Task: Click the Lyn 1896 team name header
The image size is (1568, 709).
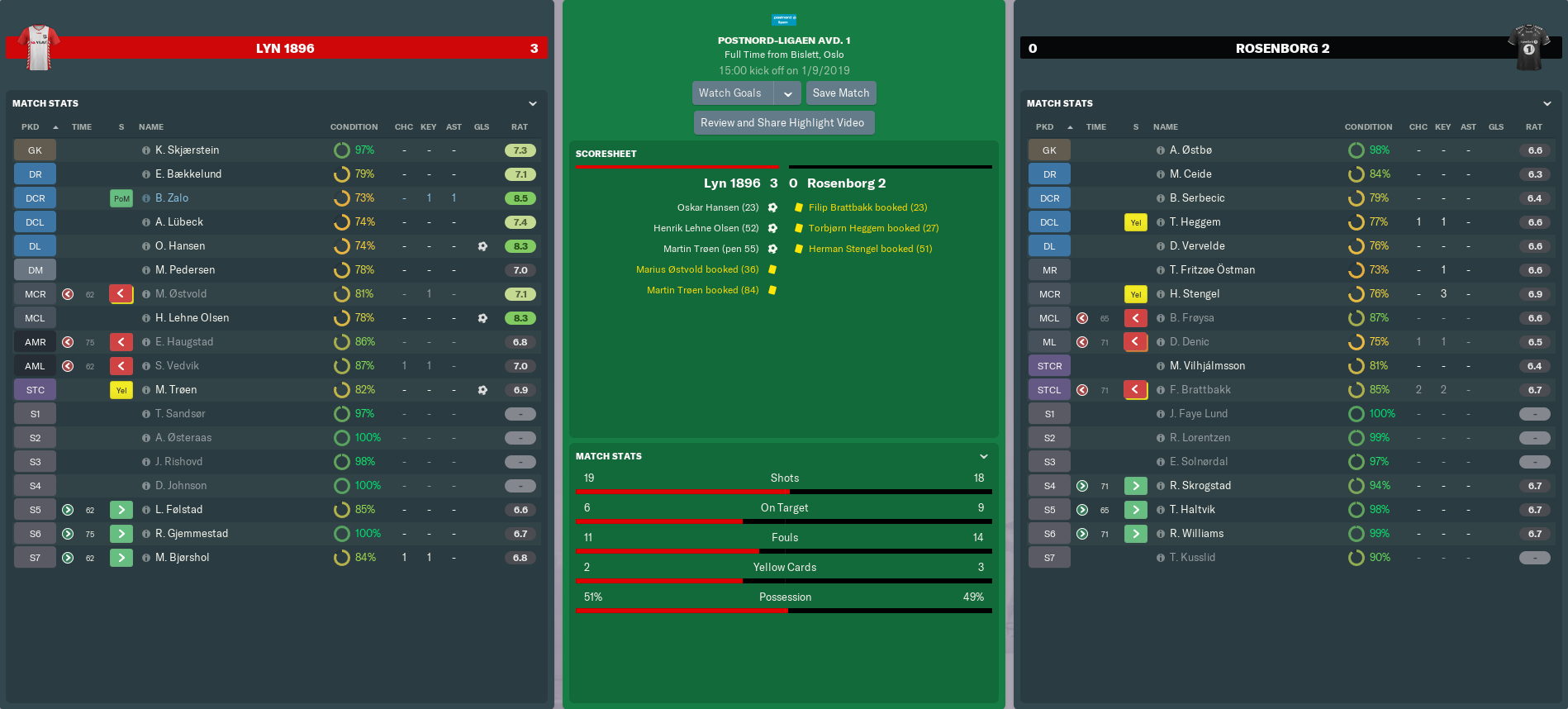Action: (285, 49)
